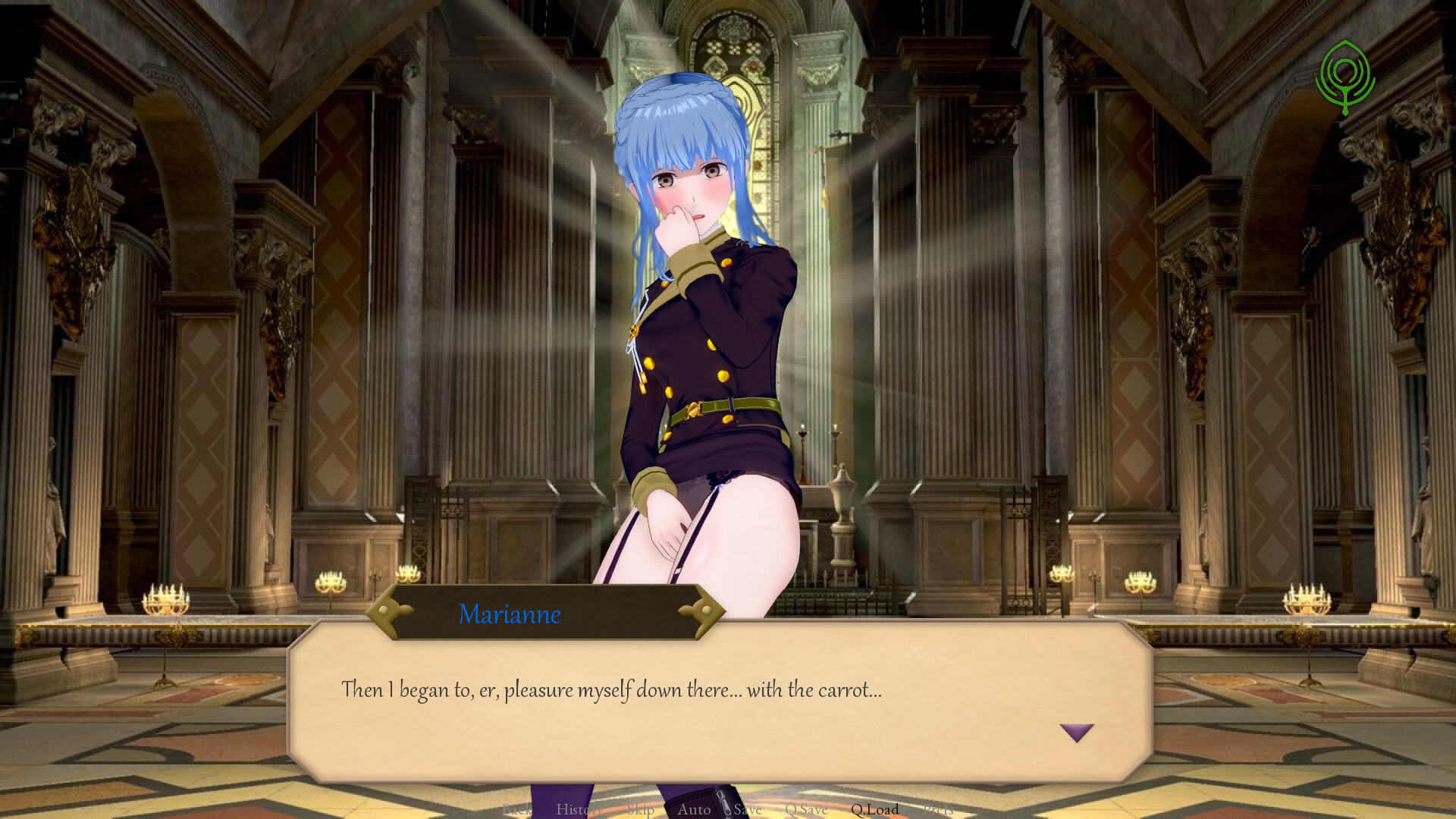Expand the next dialogue line with the arrow
The height and width of the screenshot is (819, 1456).
click(x=1076, y=730)
